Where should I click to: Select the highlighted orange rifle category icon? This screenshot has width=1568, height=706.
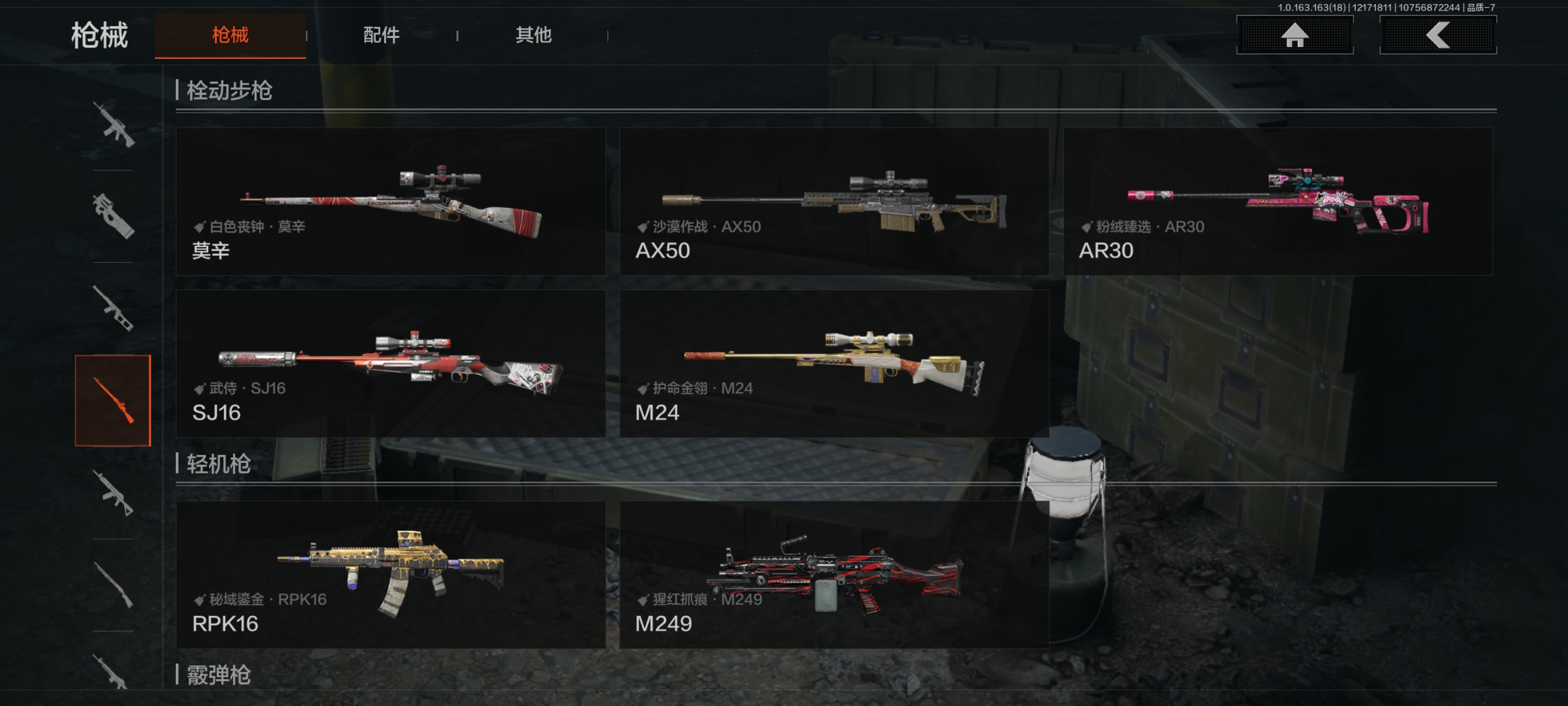pos(113,400)
